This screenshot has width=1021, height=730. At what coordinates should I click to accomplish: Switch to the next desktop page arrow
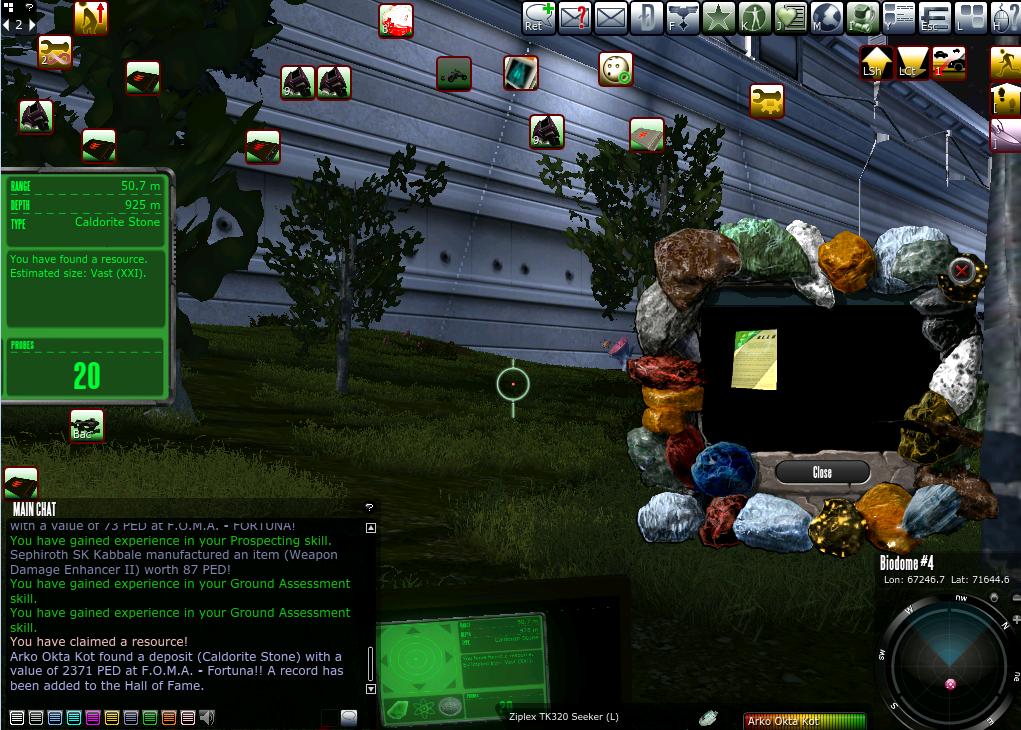32,25
